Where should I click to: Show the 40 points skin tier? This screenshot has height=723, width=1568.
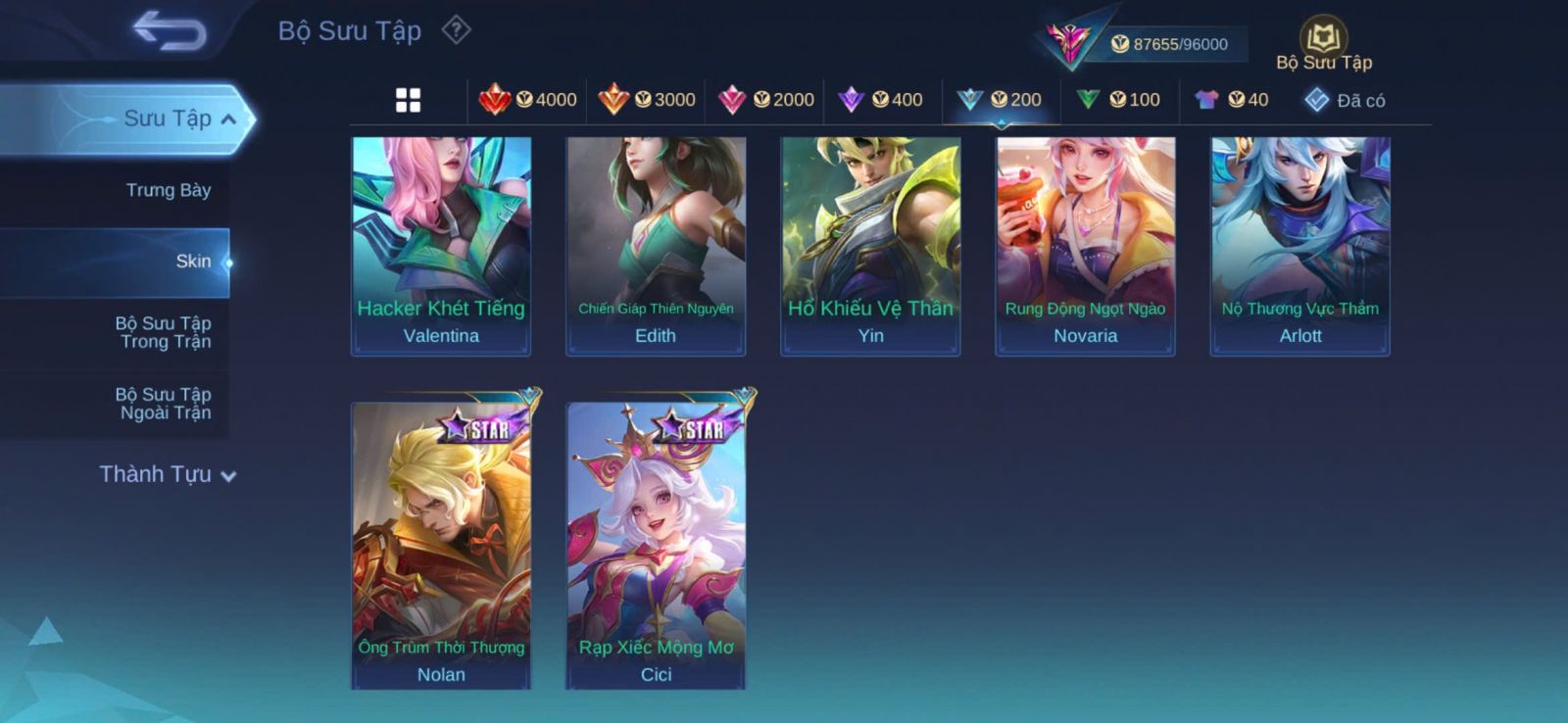pos(1232,100)
